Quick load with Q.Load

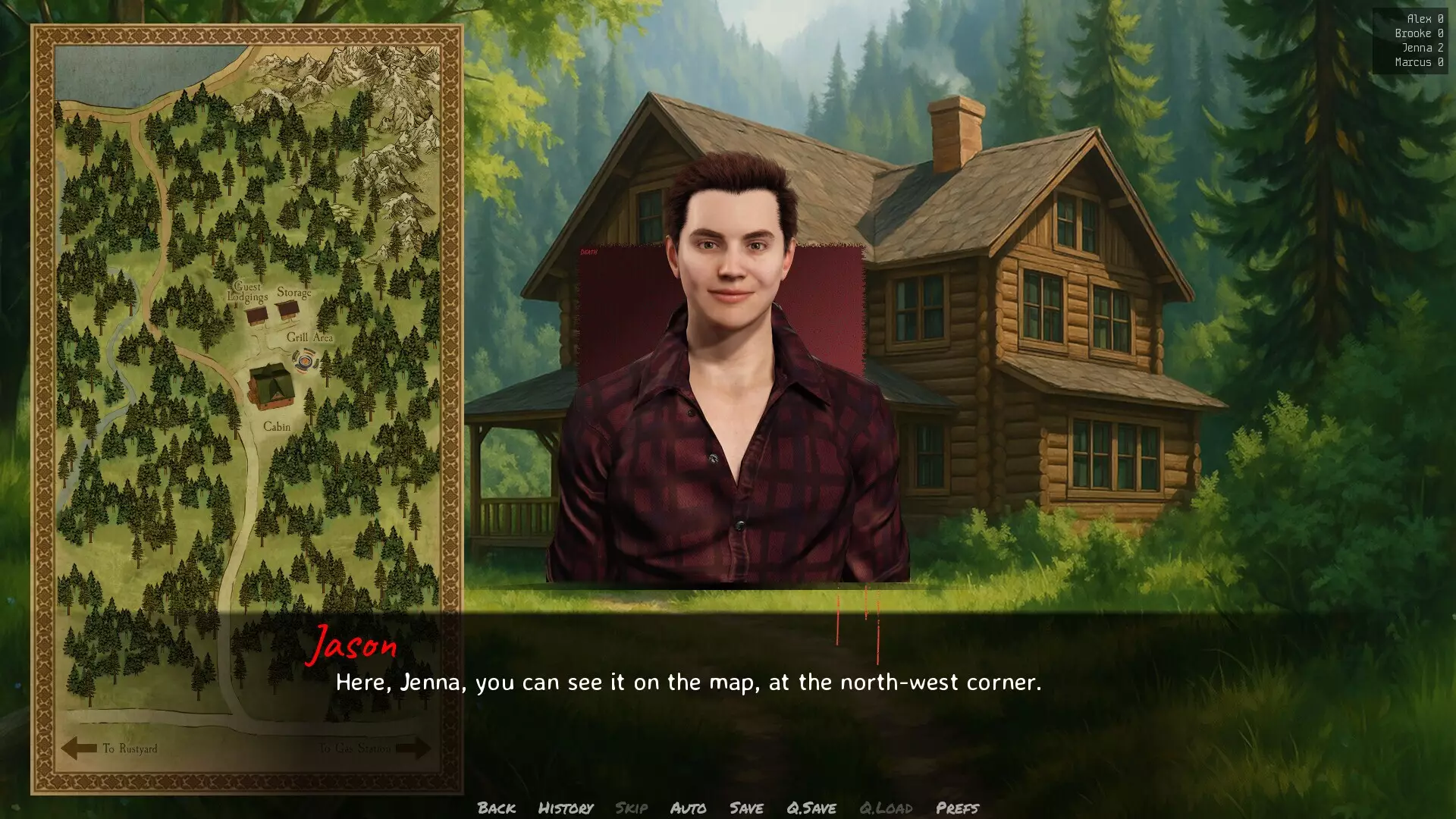[885, 808]
